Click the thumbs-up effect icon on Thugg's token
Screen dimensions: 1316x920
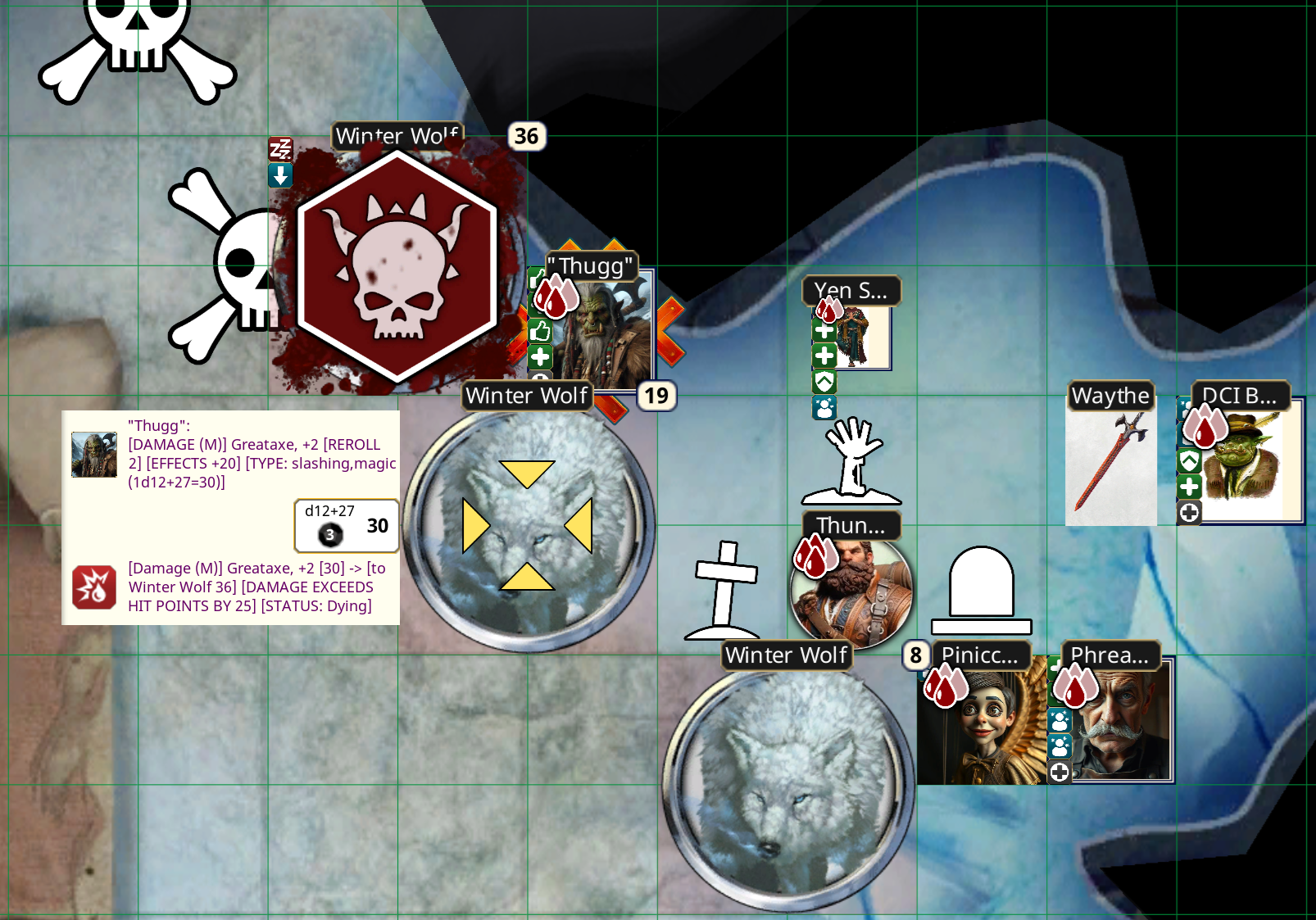point(540,331)
